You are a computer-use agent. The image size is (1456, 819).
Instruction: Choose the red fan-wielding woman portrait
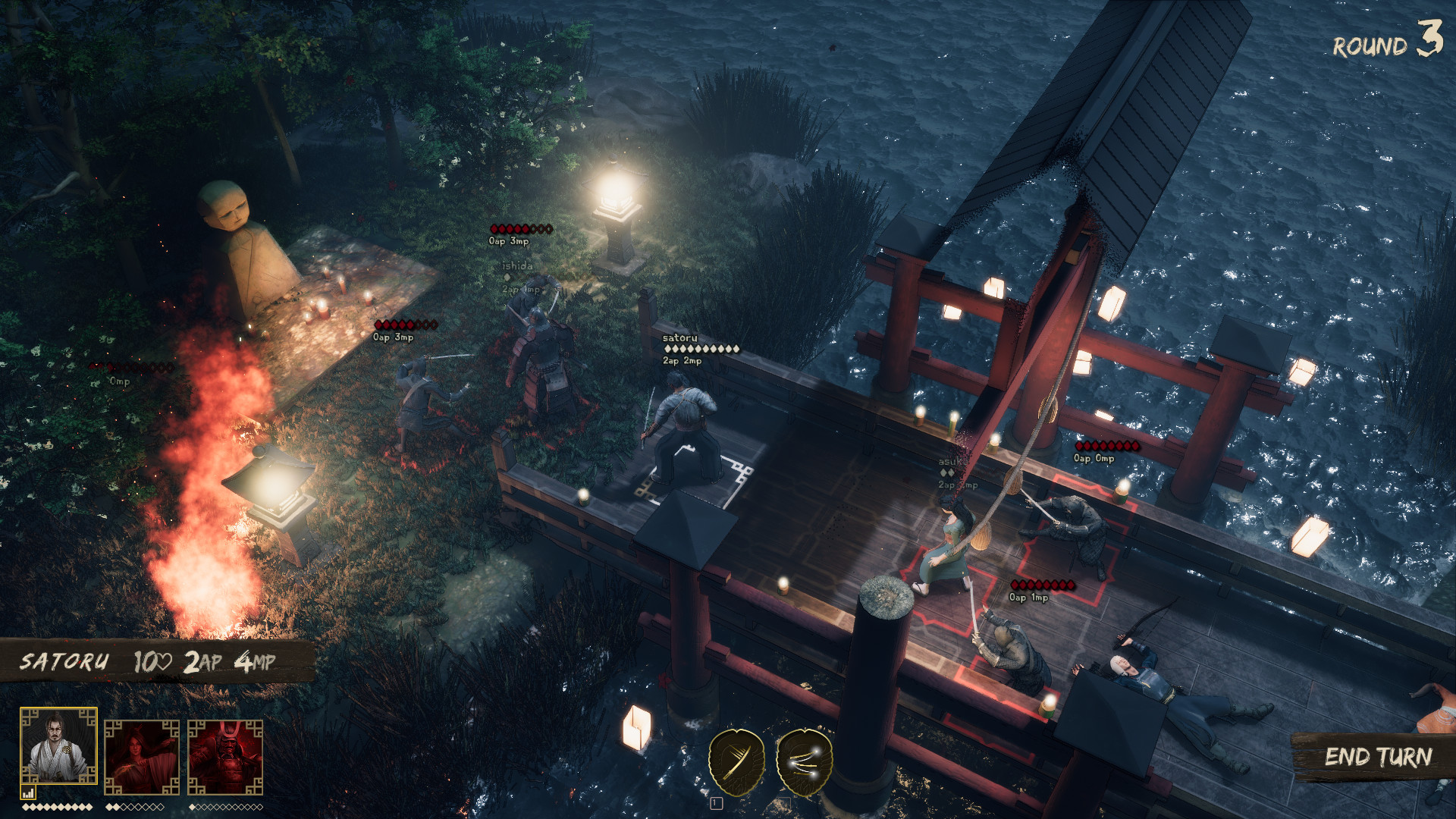pyautogui.click(x=142, y=756)
